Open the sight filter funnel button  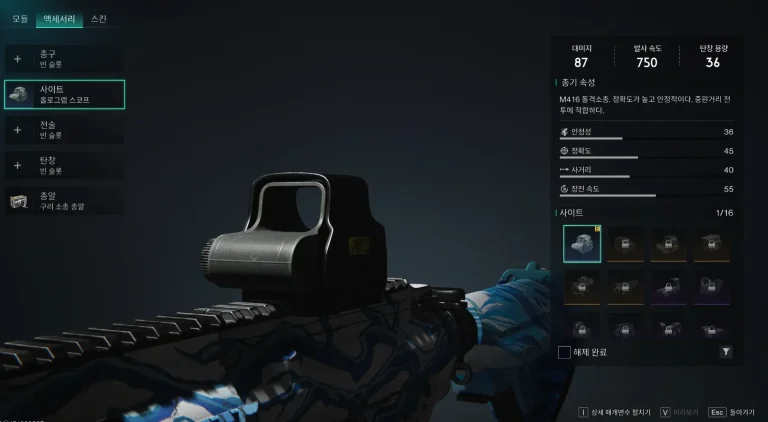click(x=725, y=352)
